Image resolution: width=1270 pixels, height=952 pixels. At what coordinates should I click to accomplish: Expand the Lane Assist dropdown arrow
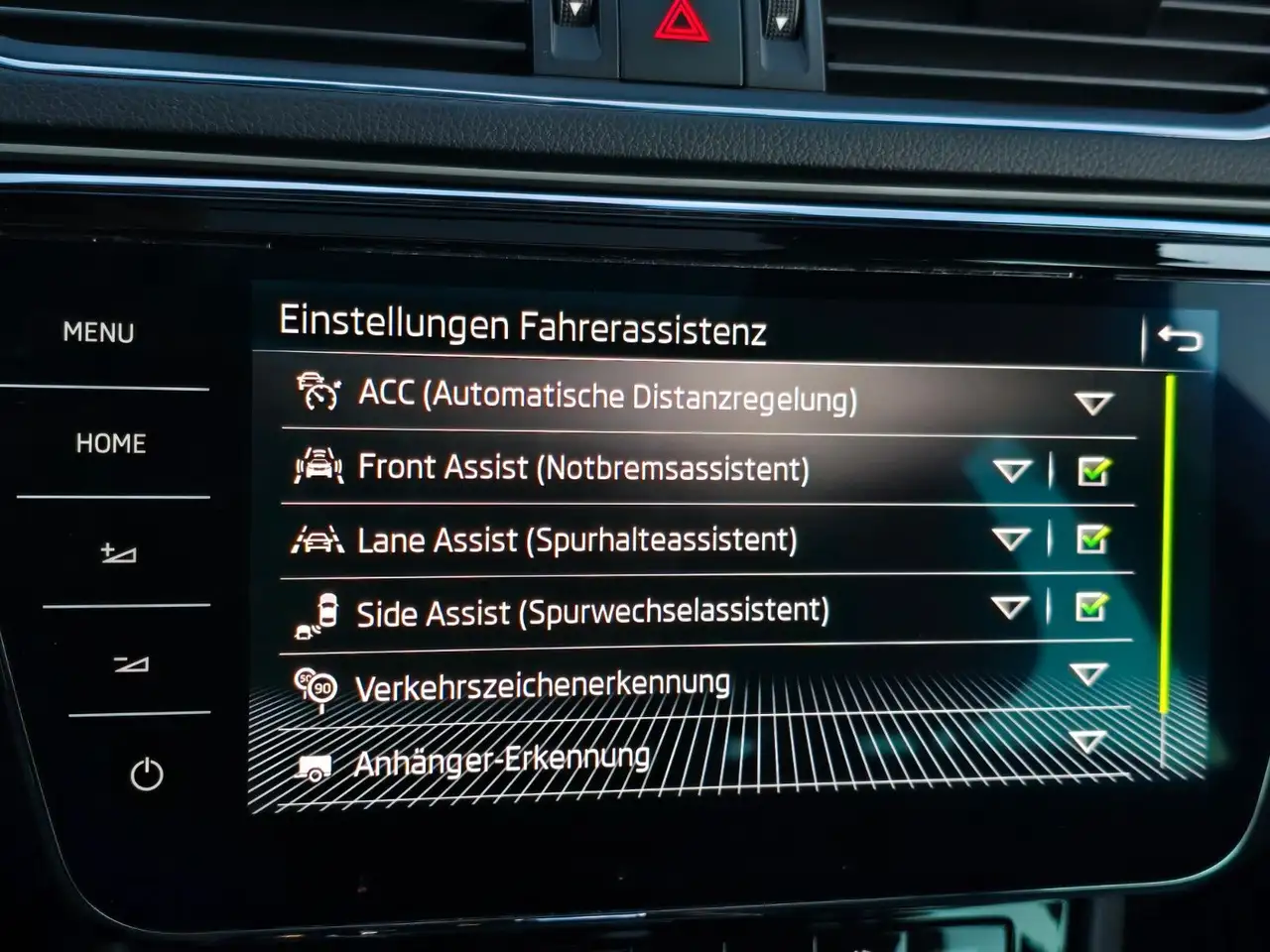pos(1011,539)
